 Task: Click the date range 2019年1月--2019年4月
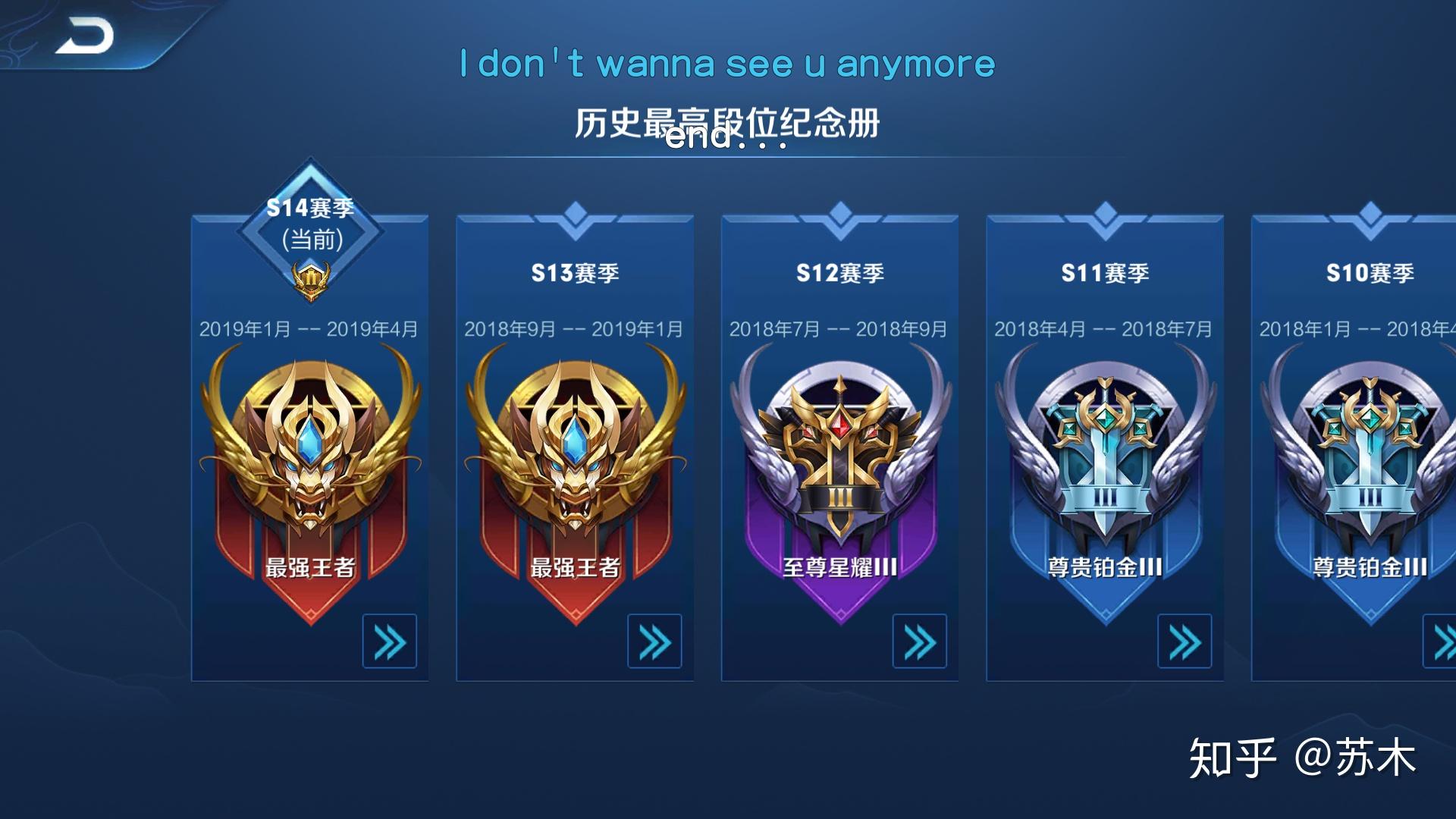click(307, 328)
